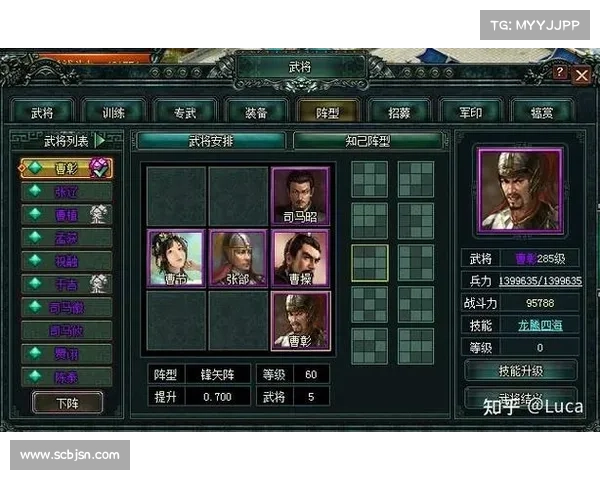Open the 装备 tab
The width and height of the screenshot is (600, 480).
click(x=257, y=111)
